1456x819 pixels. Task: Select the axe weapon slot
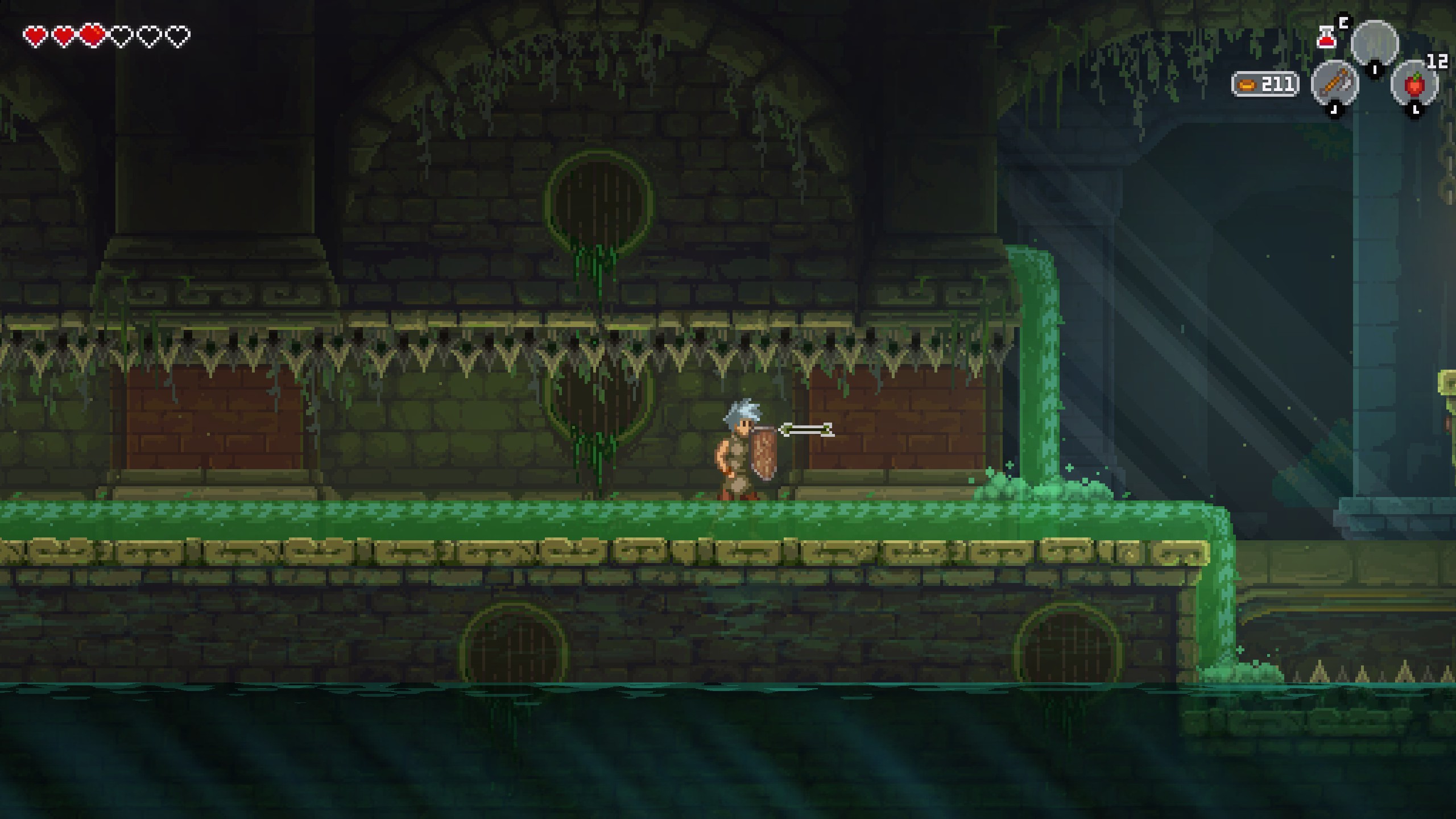tap(1335, 84)
